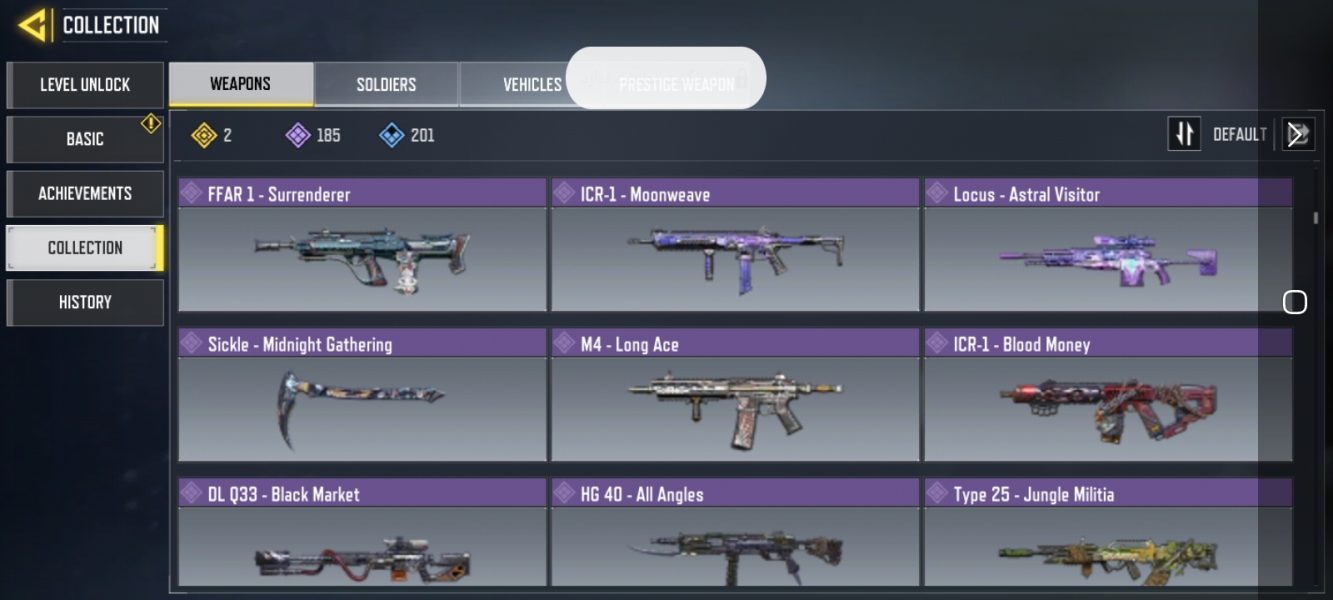This screenshot has width=1333, height=600.
Task: Switch to the Prestige Weapon tab
Action: click(676, 85)
